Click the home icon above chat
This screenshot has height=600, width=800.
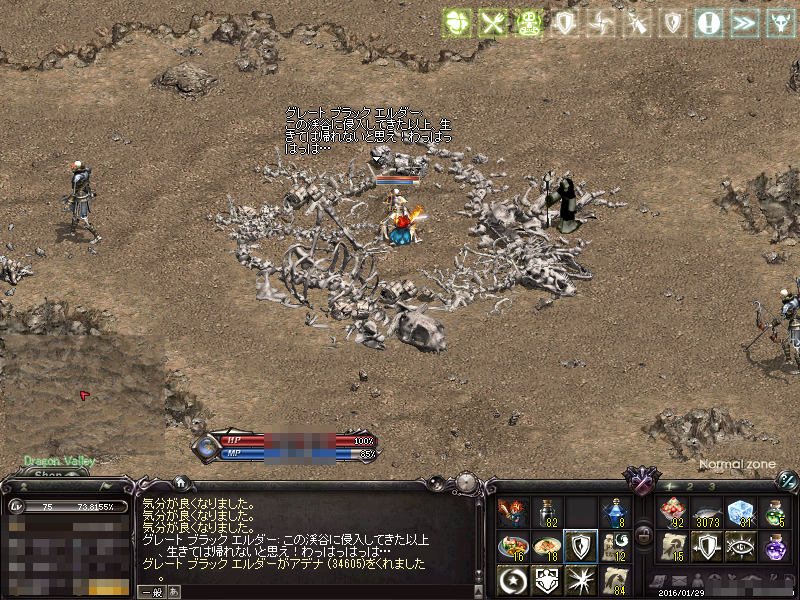pos(180,483)
